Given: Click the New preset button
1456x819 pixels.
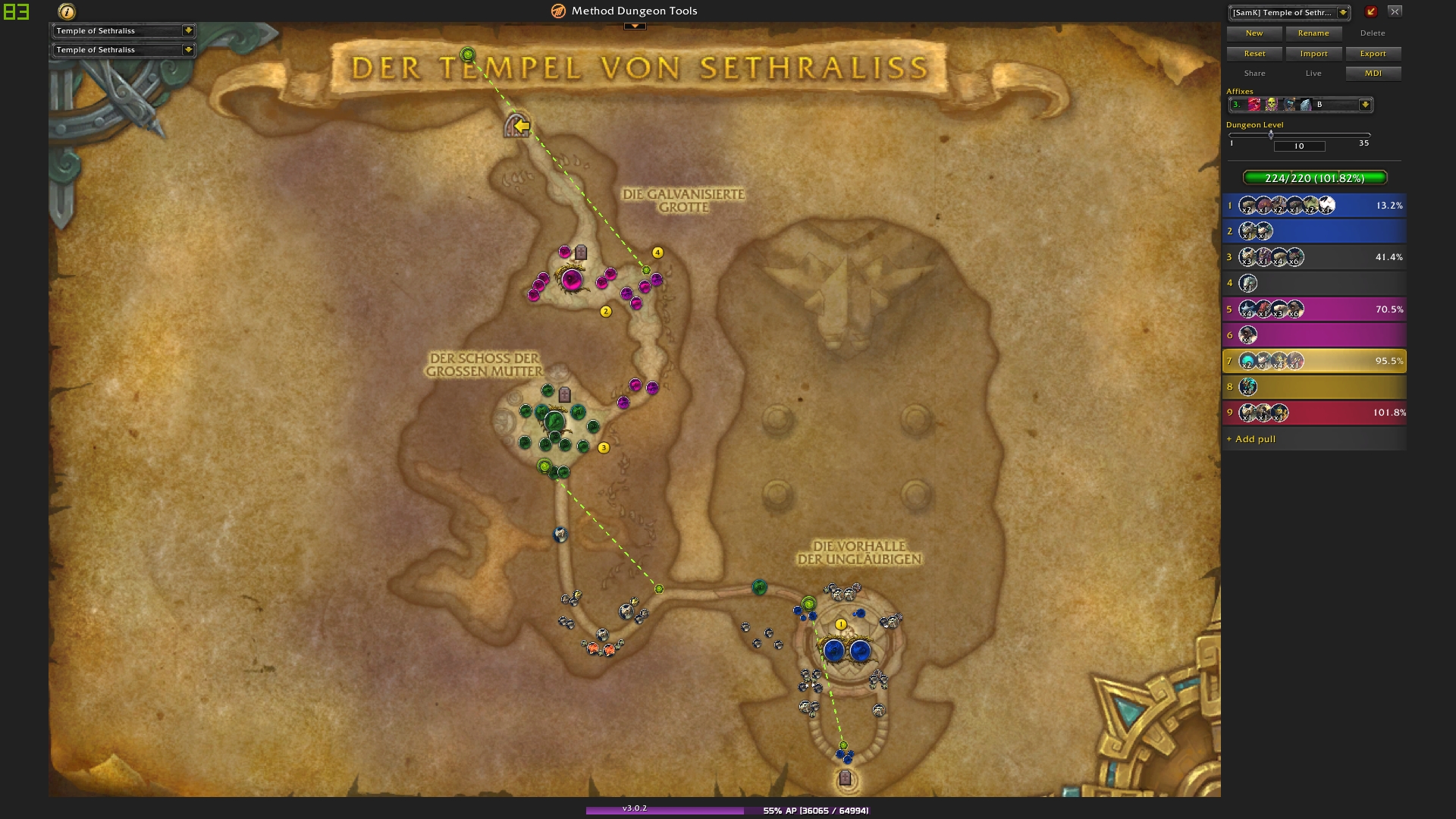Looking at the screenshot, I should click(x=1254, y=33).
